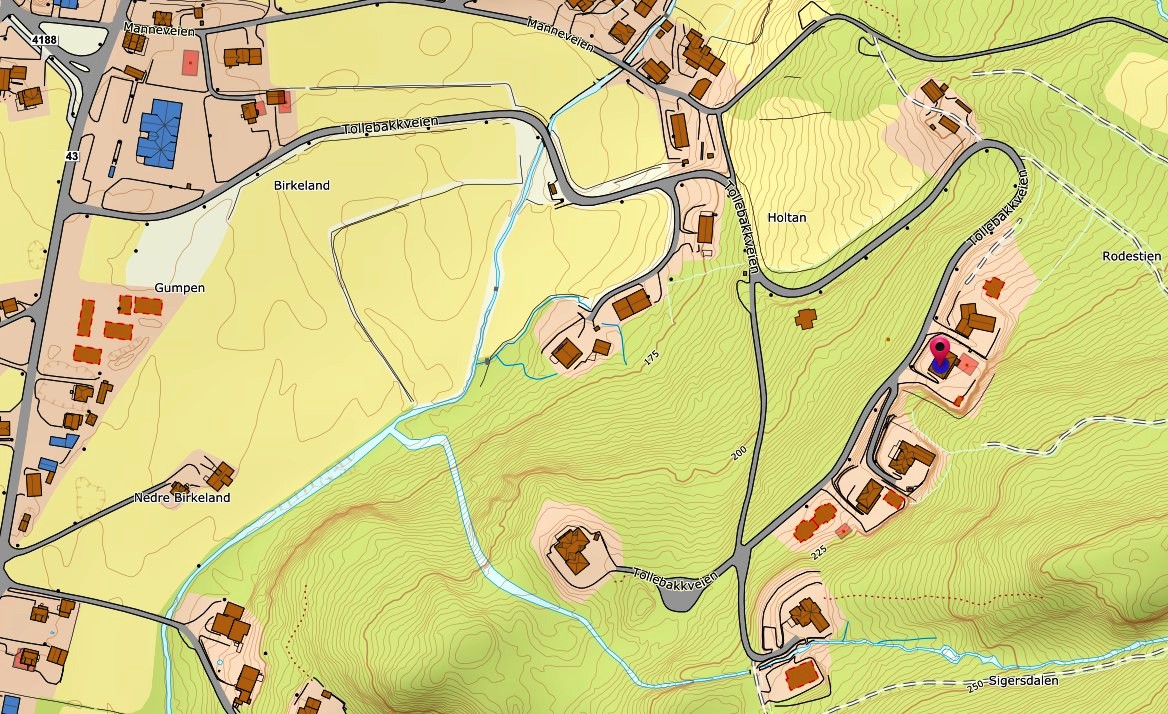Click the red location pin marker
The width and height of the screenshot is (1168, 714).
tap(940, 351)
